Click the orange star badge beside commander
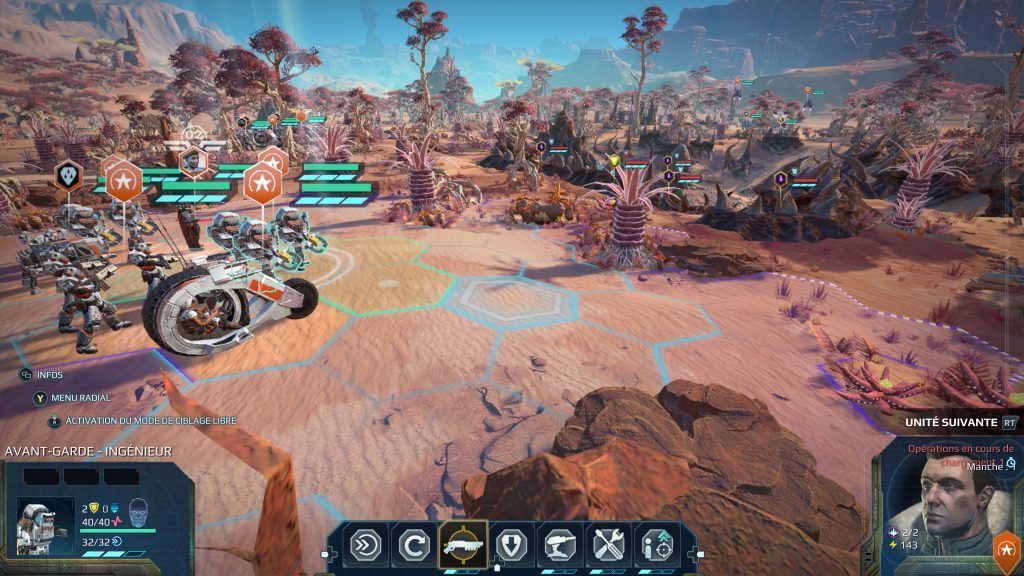Viewport: 1024px width, 576px height. pyautogui.click(x=1005, y=548)
